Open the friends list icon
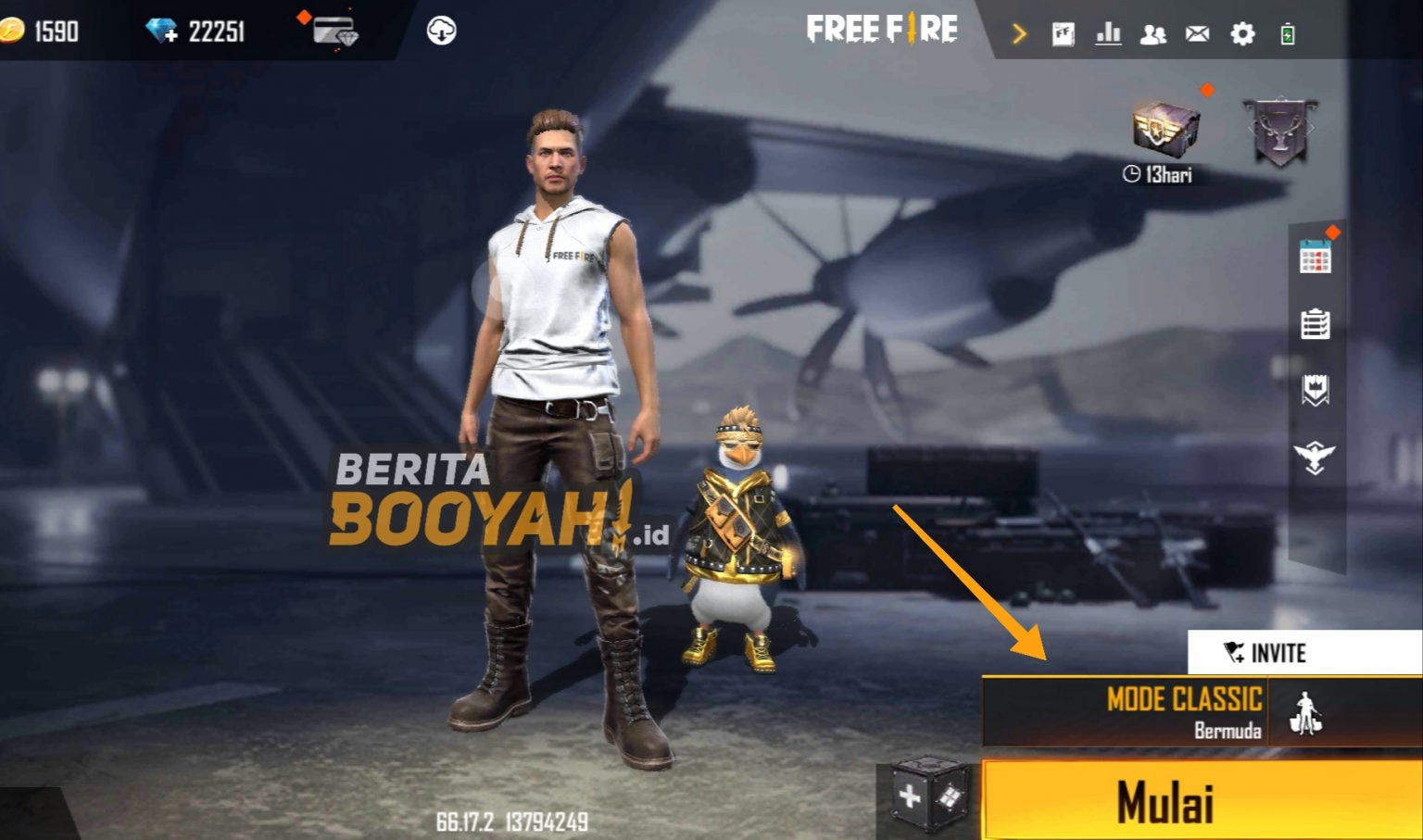 (1153, 33)
